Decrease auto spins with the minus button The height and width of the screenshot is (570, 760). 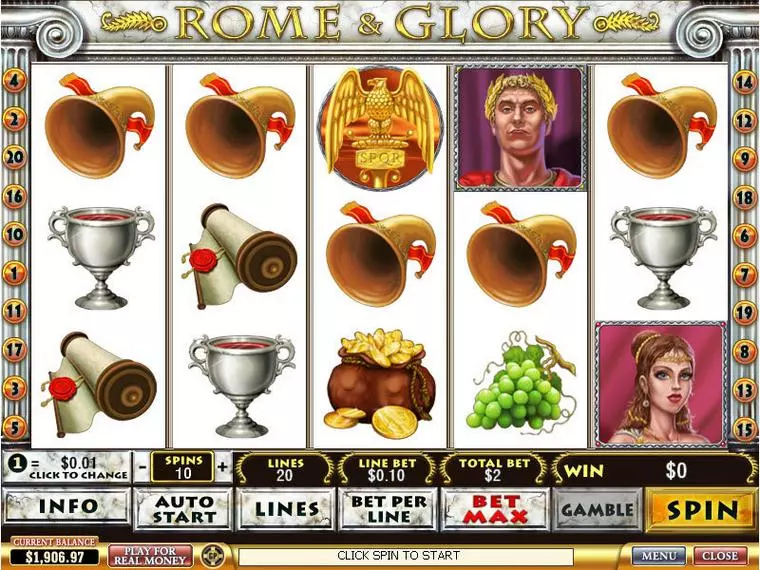click(x=143, y=467)
